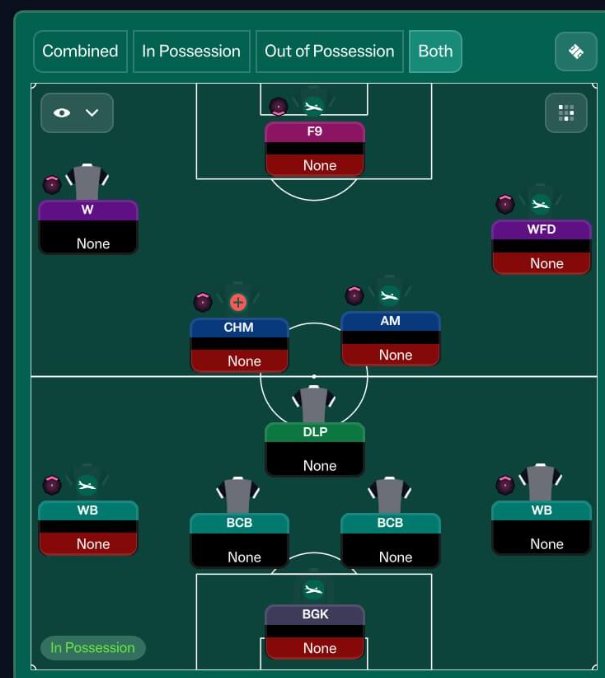605x678 pixels.
Task: Select the In Possession tab
Action: pos(191,51)
